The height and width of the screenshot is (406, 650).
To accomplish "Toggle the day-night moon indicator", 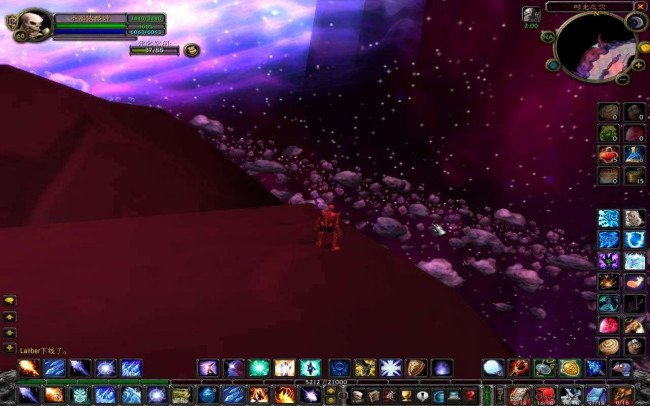I will 636,21.
